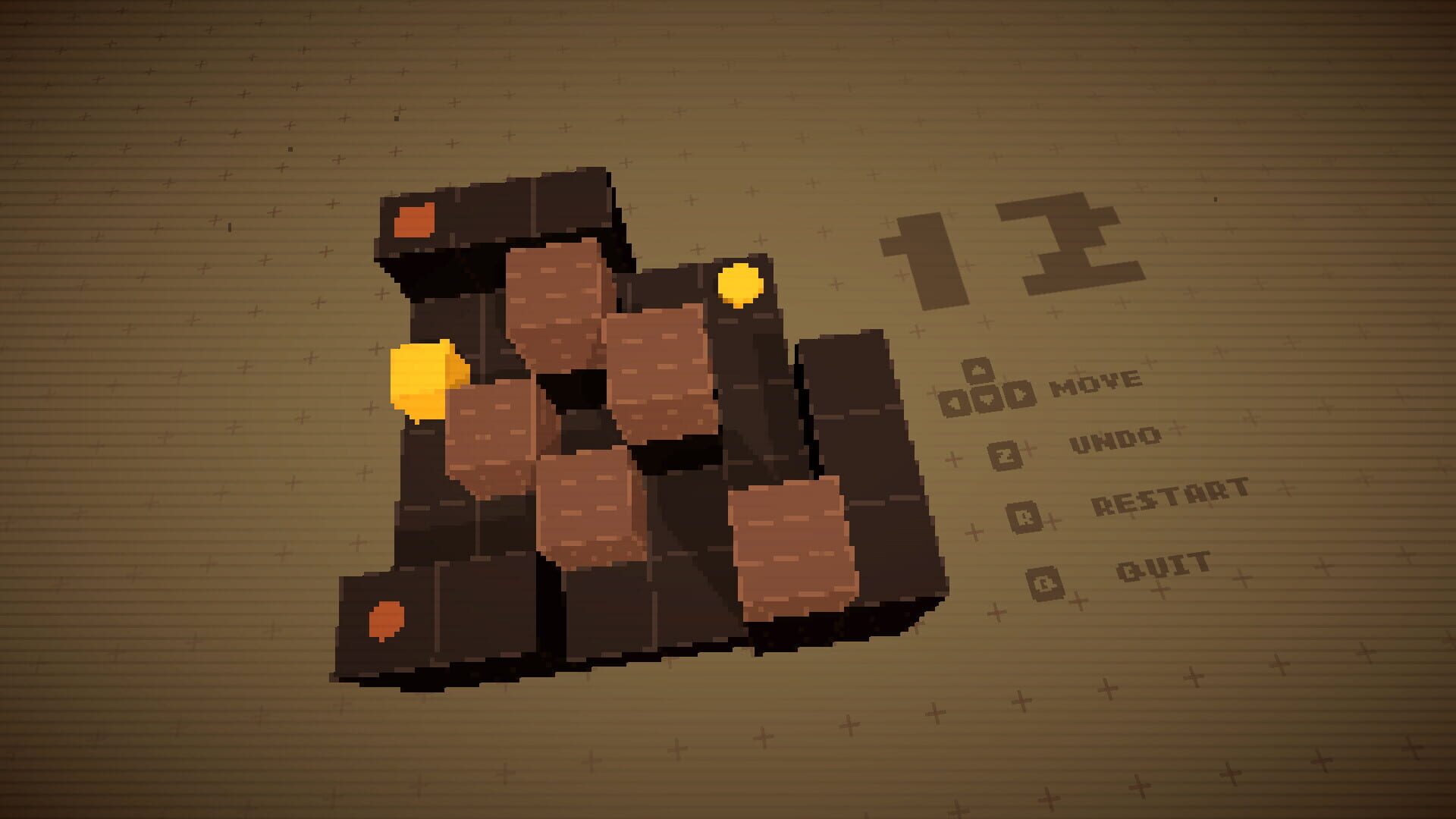Screen dimensions: 1456x819
Task: Click the tall dark tile column on the right
Action: [x=857, y=455]
